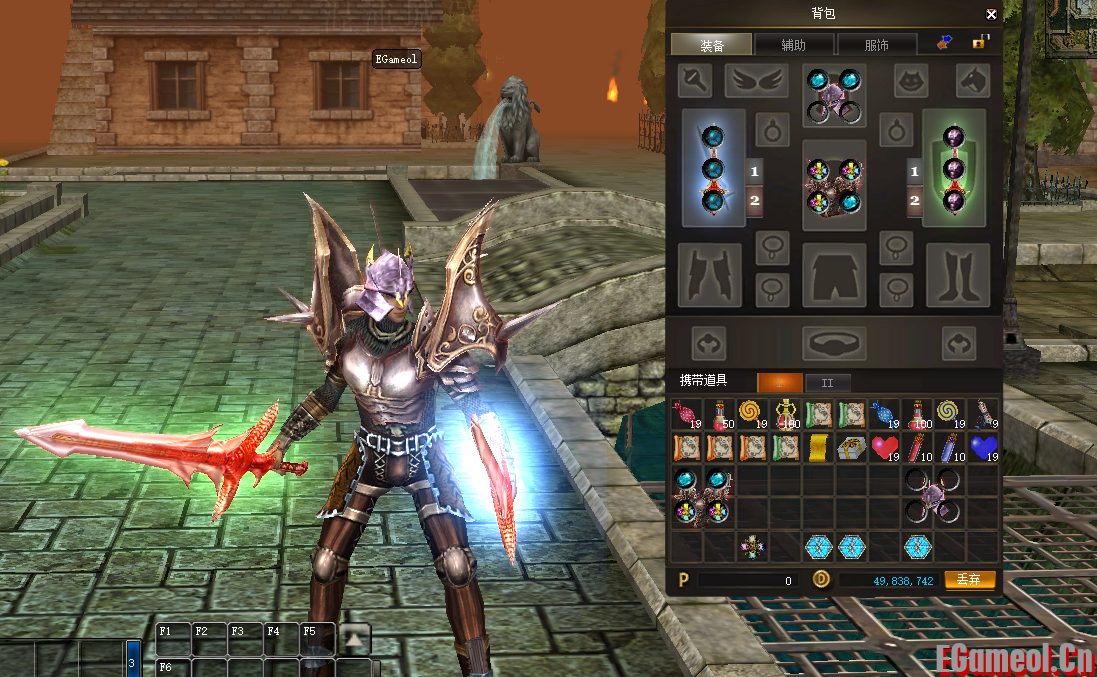Click the blue and red swap arrows icon
This screenshot has height=677, width=1097.
pyautogui.click(x=944, y=42)
